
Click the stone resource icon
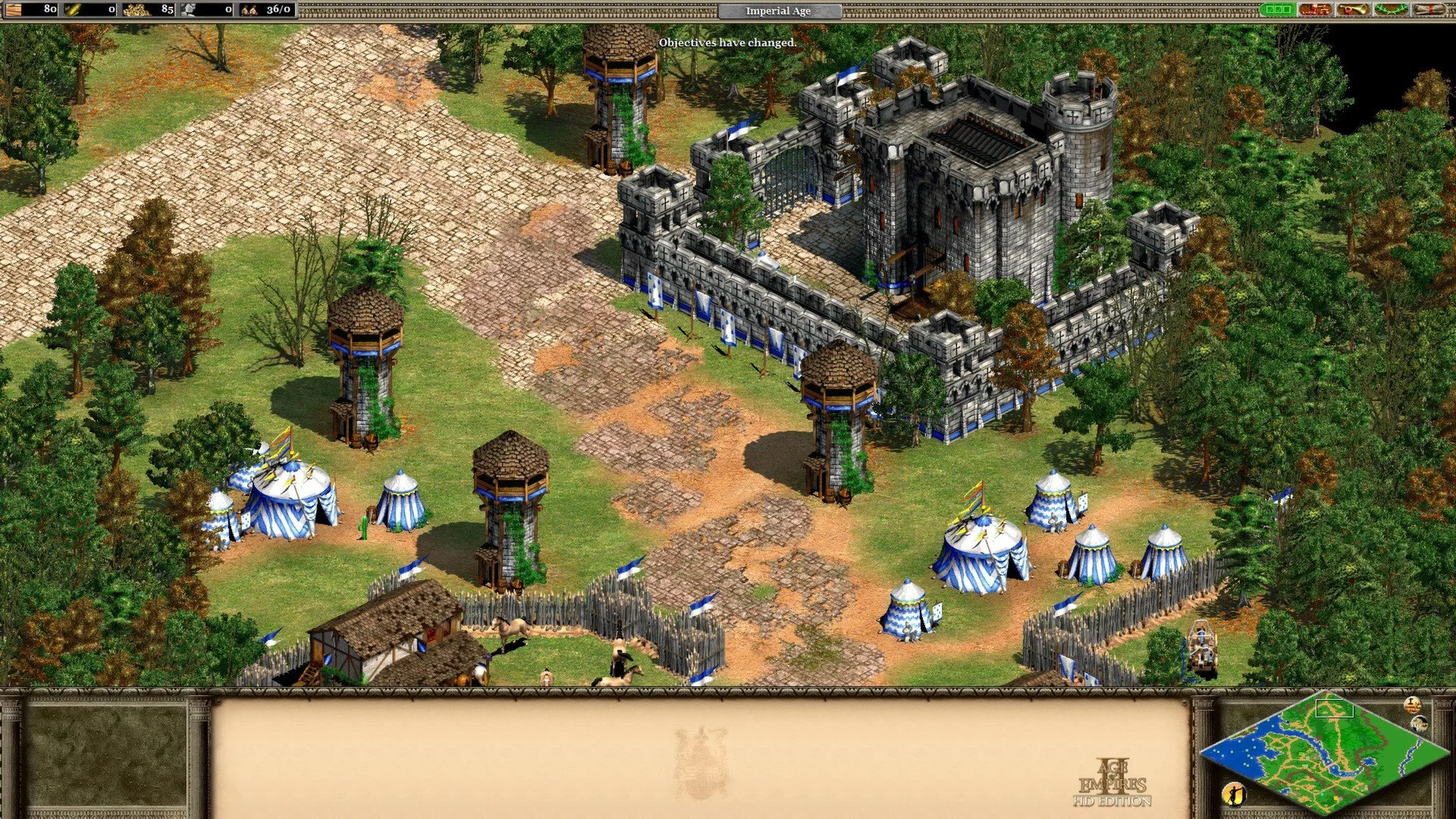187,10
